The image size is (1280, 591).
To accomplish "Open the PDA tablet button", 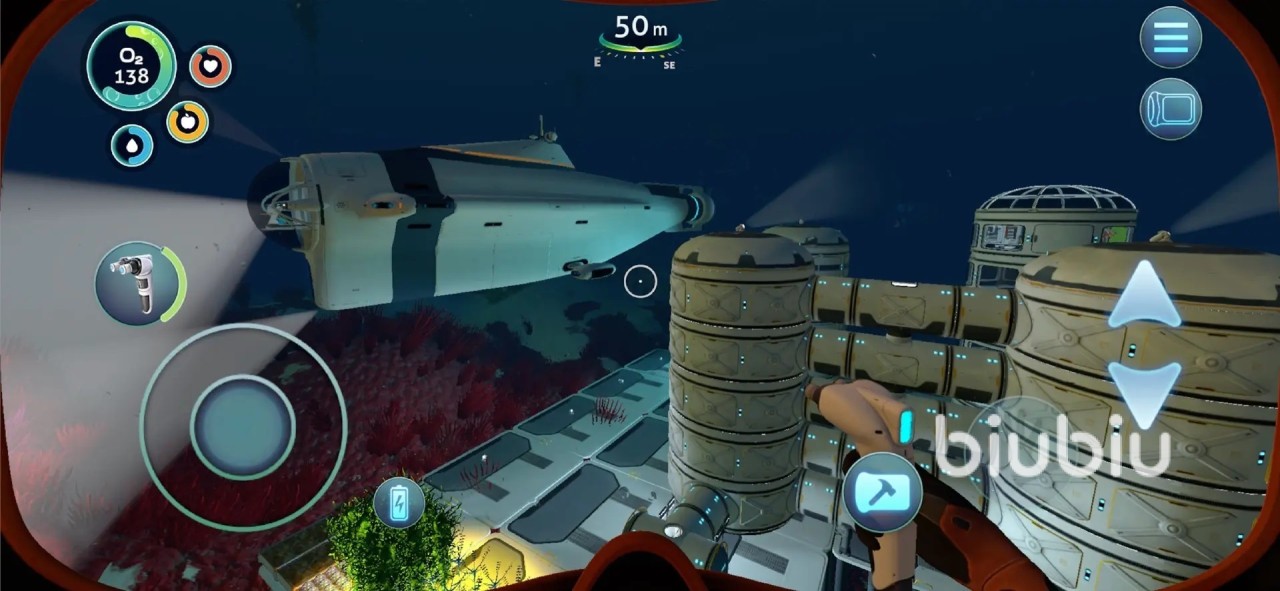I will pyautogui.click(x=1170, y=109).
